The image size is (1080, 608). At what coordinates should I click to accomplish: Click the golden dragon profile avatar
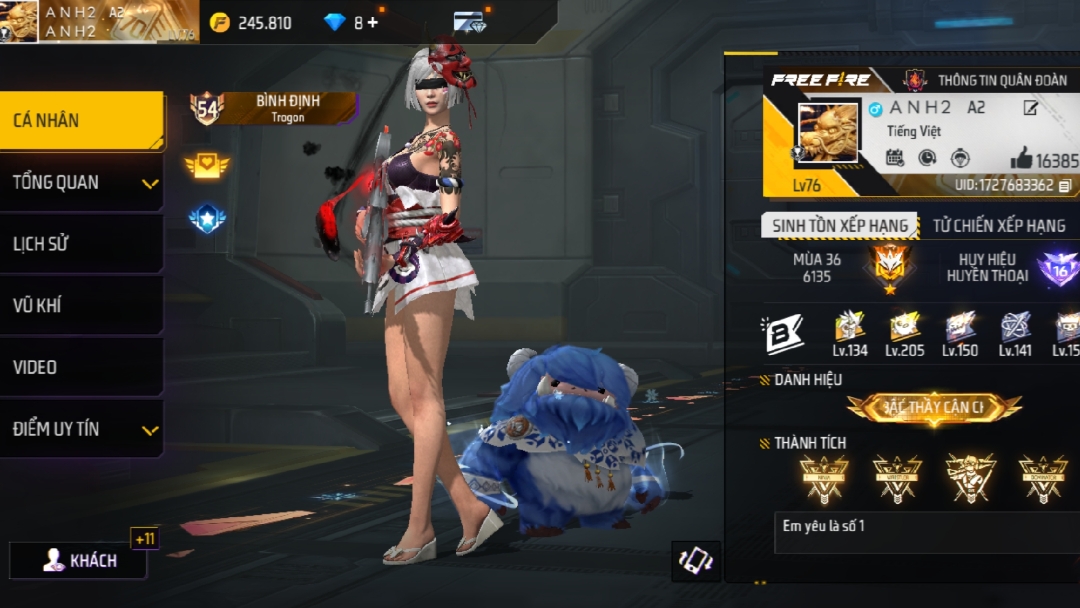(x=827, y=132)
